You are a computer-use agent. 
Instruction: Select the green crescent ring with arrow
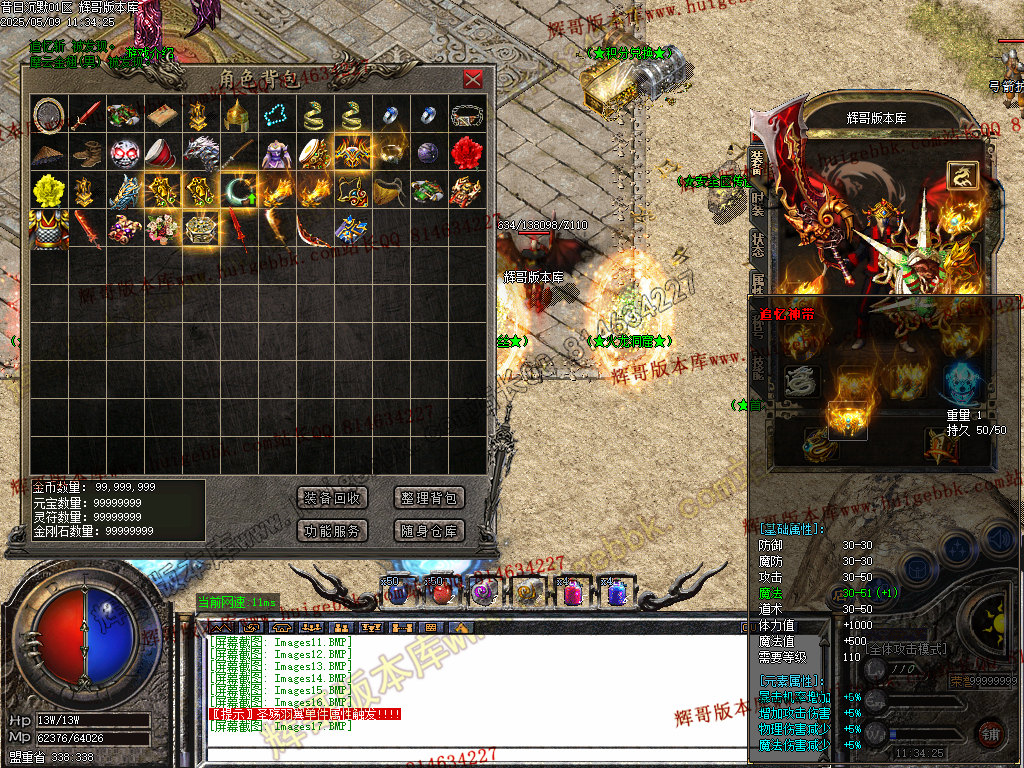(x=239, y=190)
